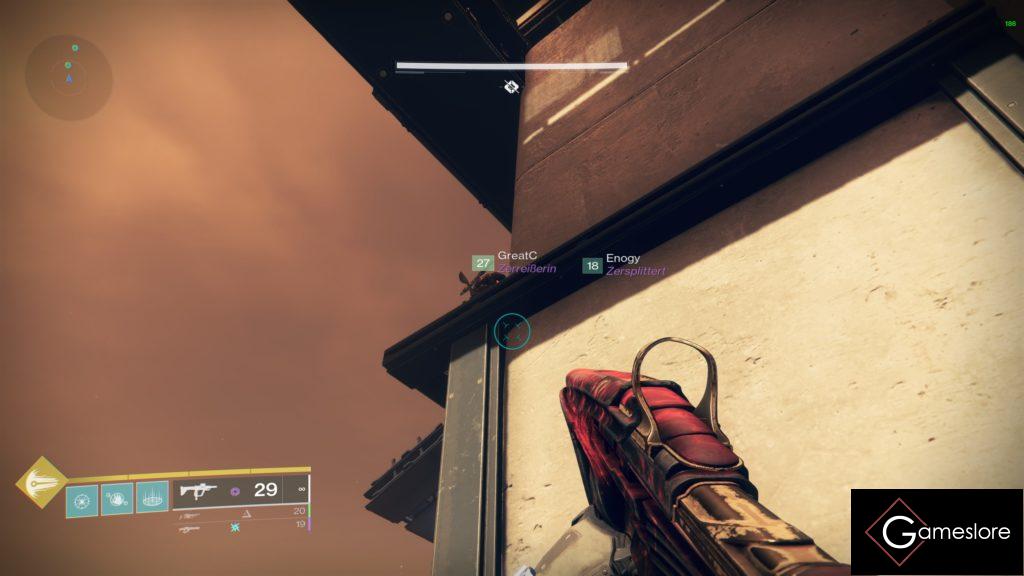Select GreatC's player nameplate
1024x576 pixels.
pyautogui.click(x=515, y=263)
